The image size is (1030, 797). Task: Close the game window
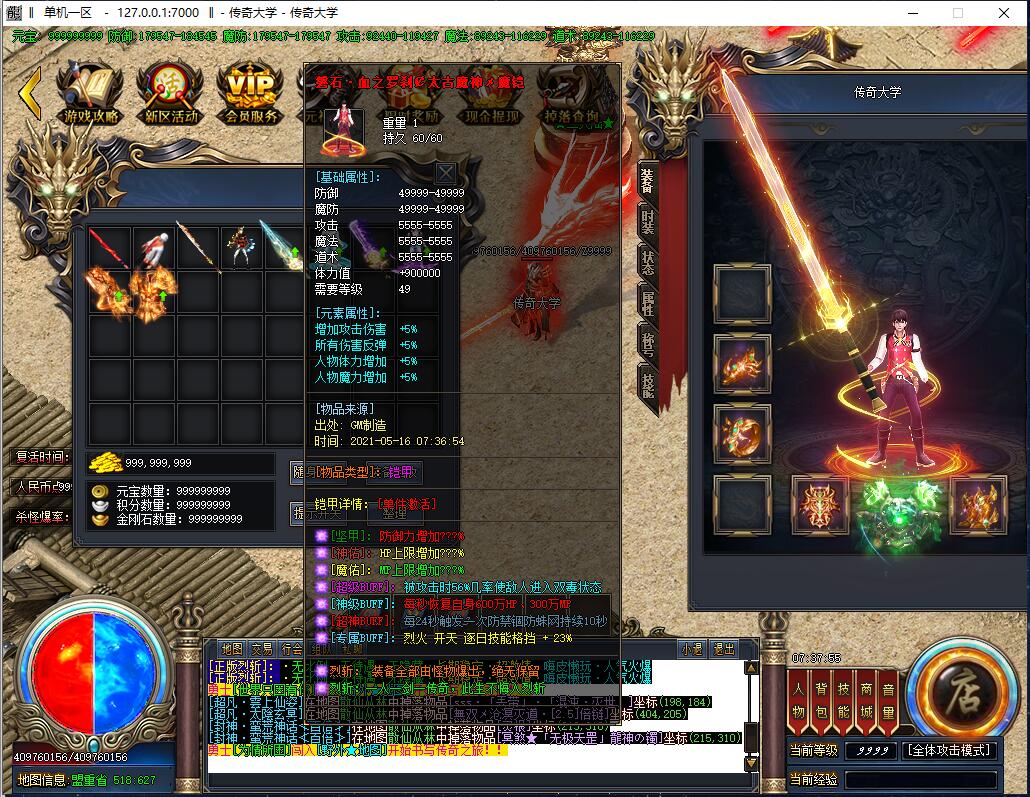pyautogui.click(x=1003, y=13)
